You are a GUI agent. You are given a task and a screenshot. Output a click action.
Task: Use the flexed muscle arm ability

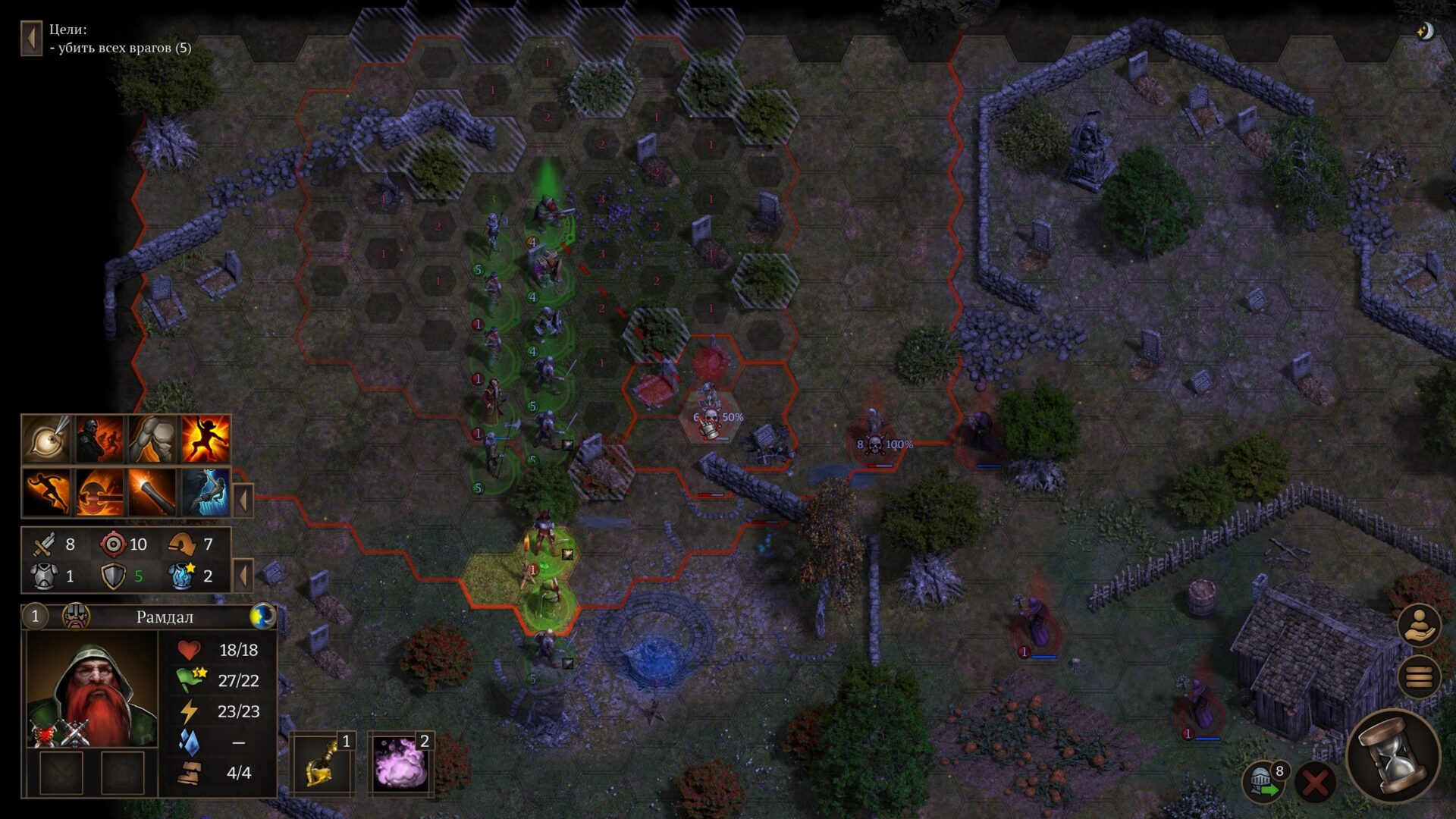(x=152, y=439)
